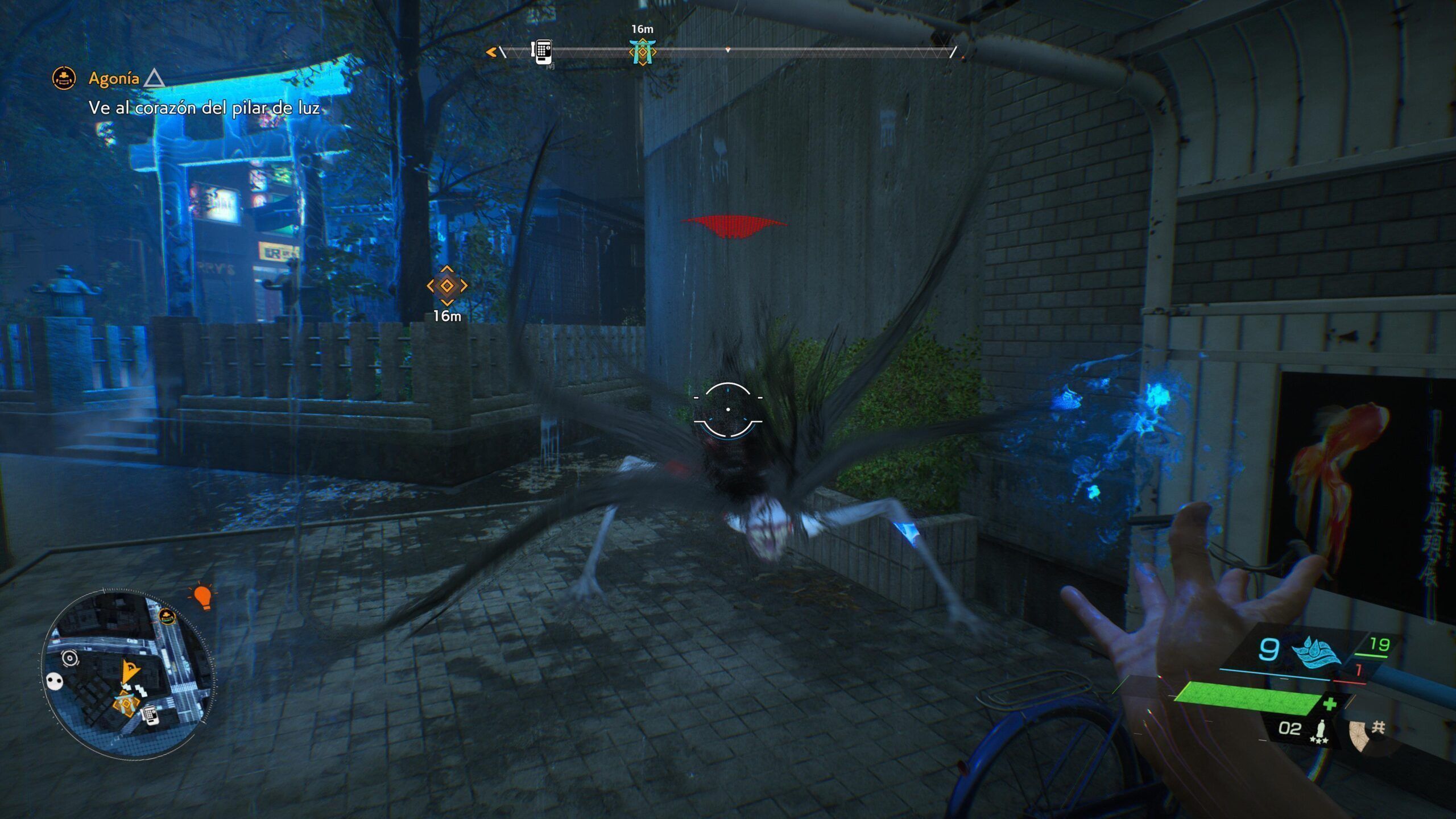Select the white ghost face minimap marker

point(55,681)
